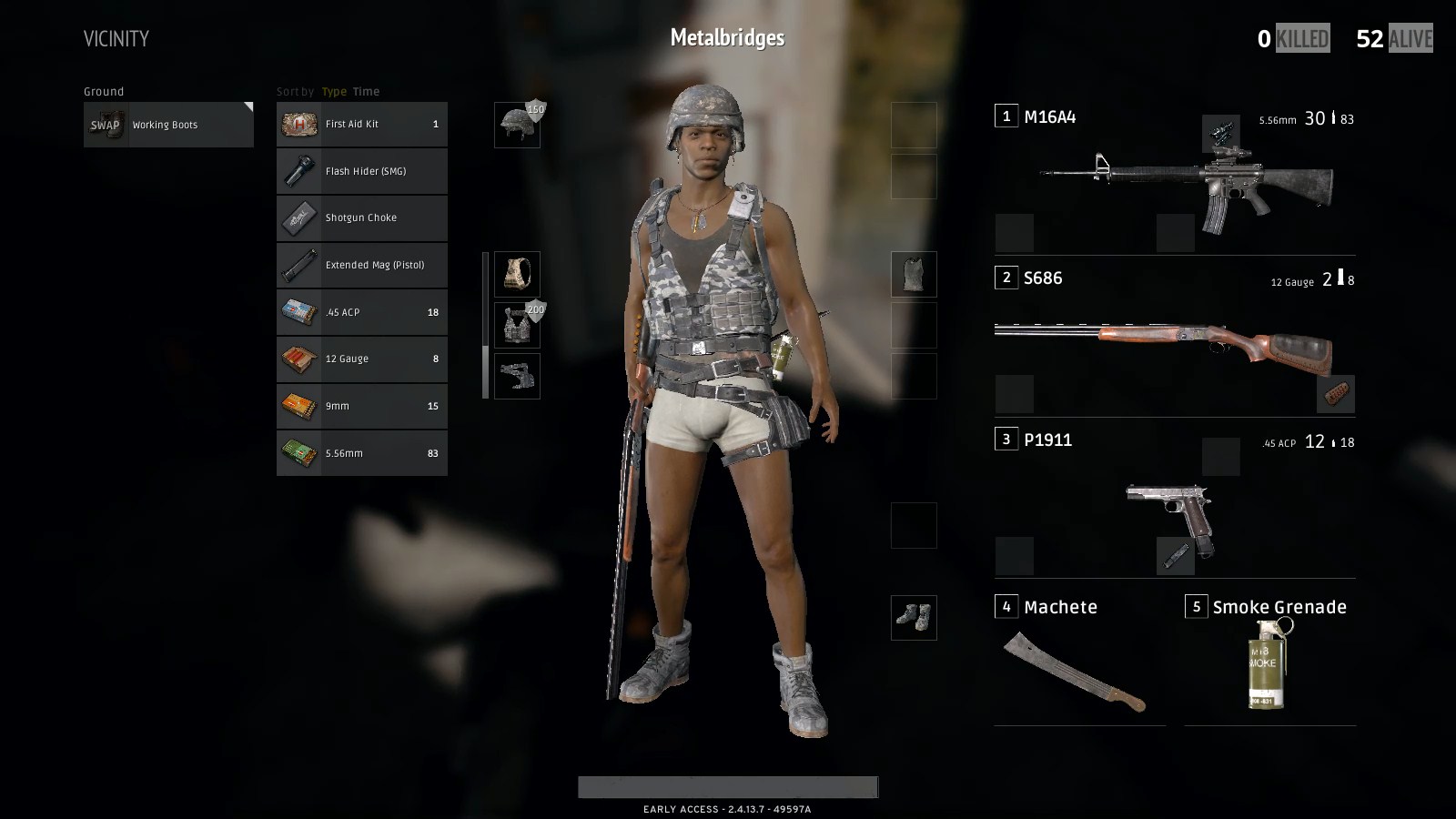The width and height of the screenshot is (1456, 819).
Task: Click the equipped helmet slot
Action: pyautogui.click(x=517, y=125)
